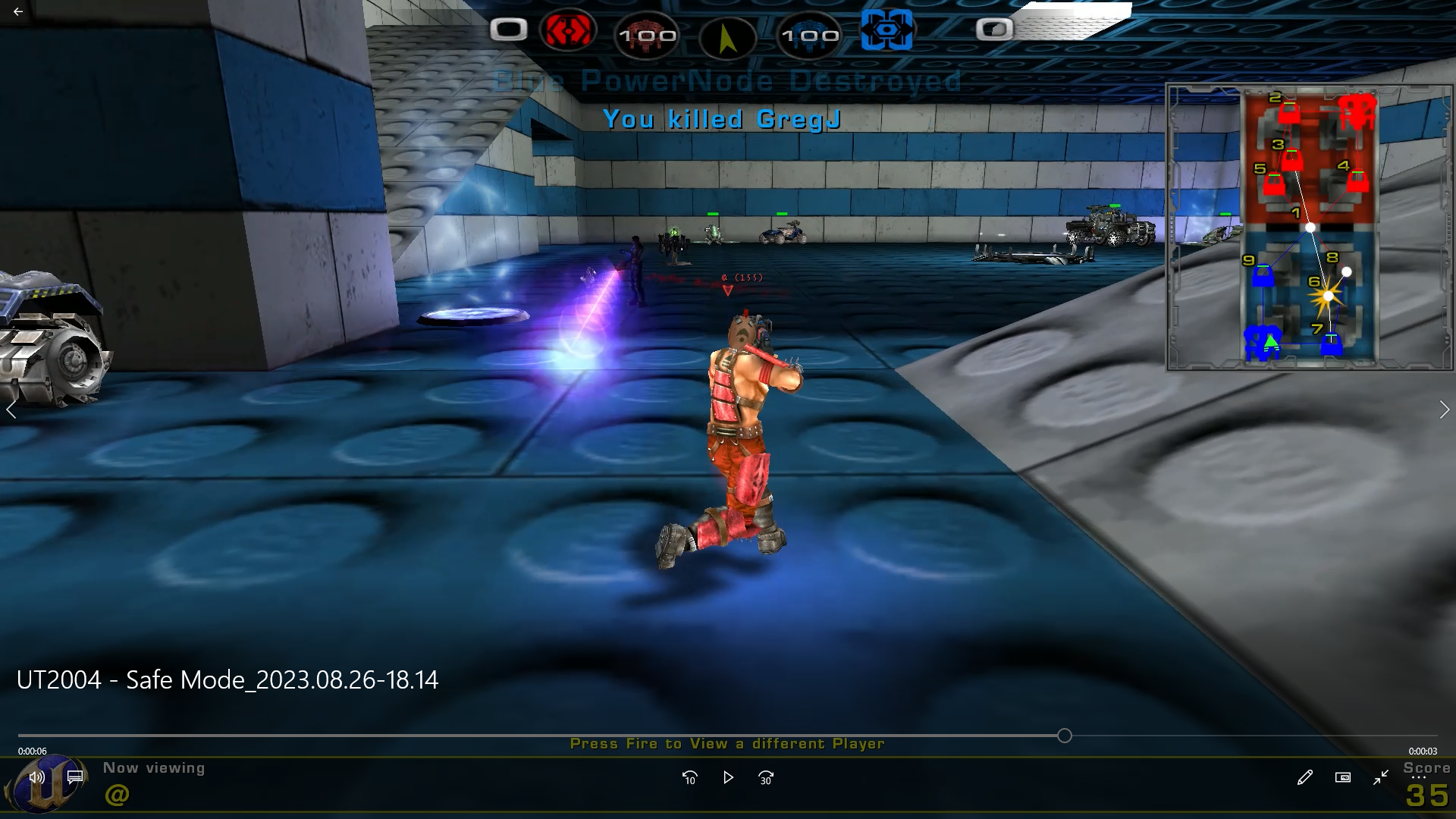The width and height of the screenshot is (1456, 819).
Task: Click the blue power core on minimap
Action: pos(1263,343)
